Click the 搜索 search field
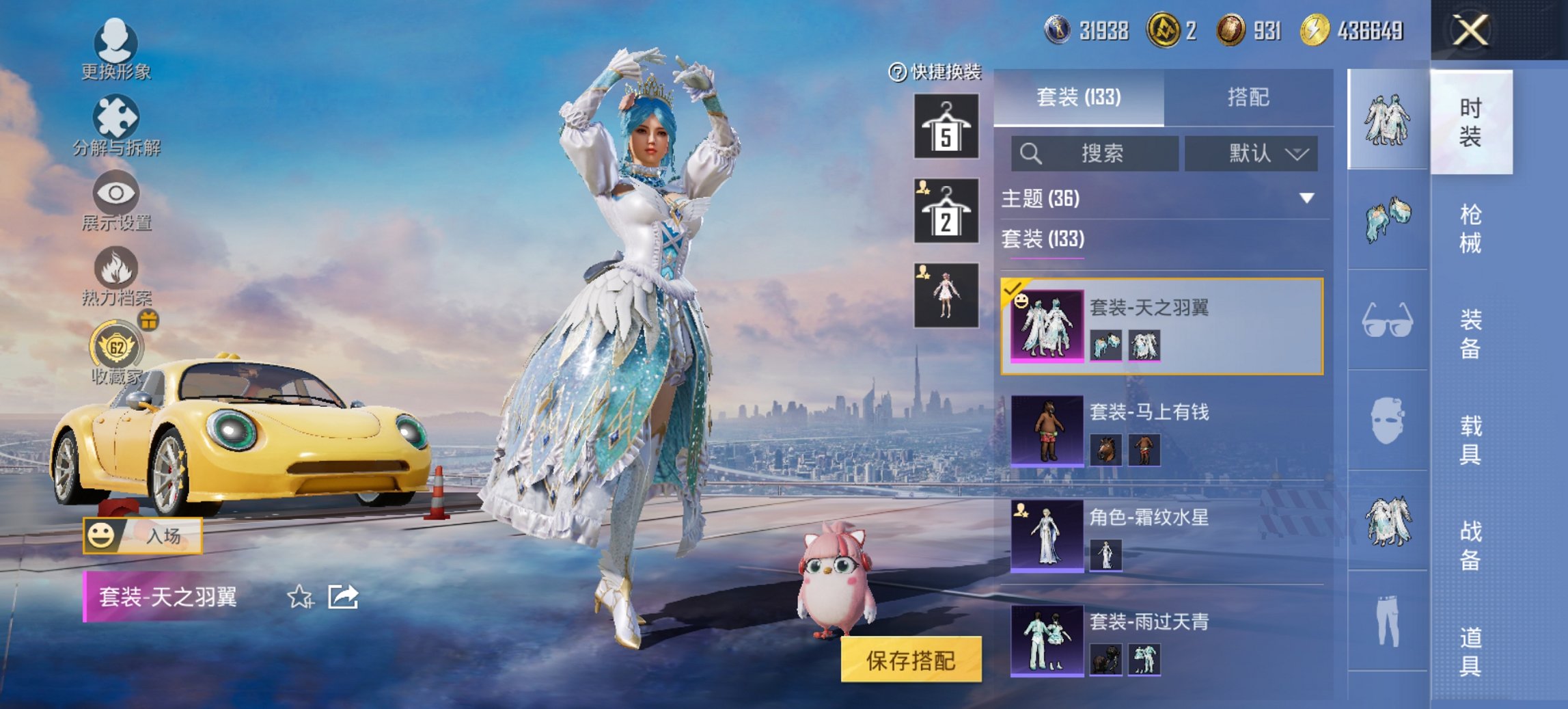 (1093, 153)
